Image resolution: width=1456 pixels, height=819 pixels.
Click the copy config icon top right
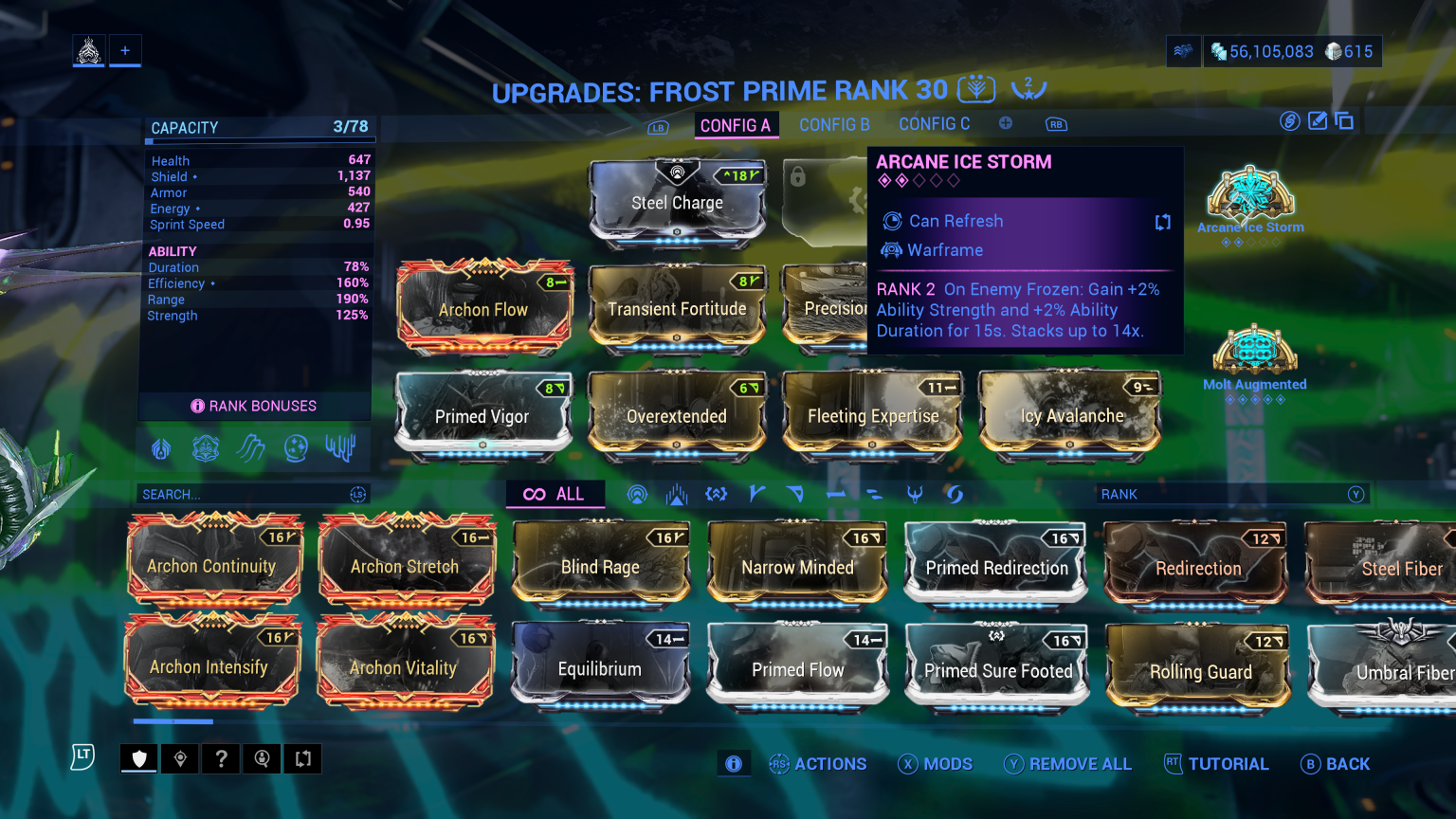pos(1344,120)
